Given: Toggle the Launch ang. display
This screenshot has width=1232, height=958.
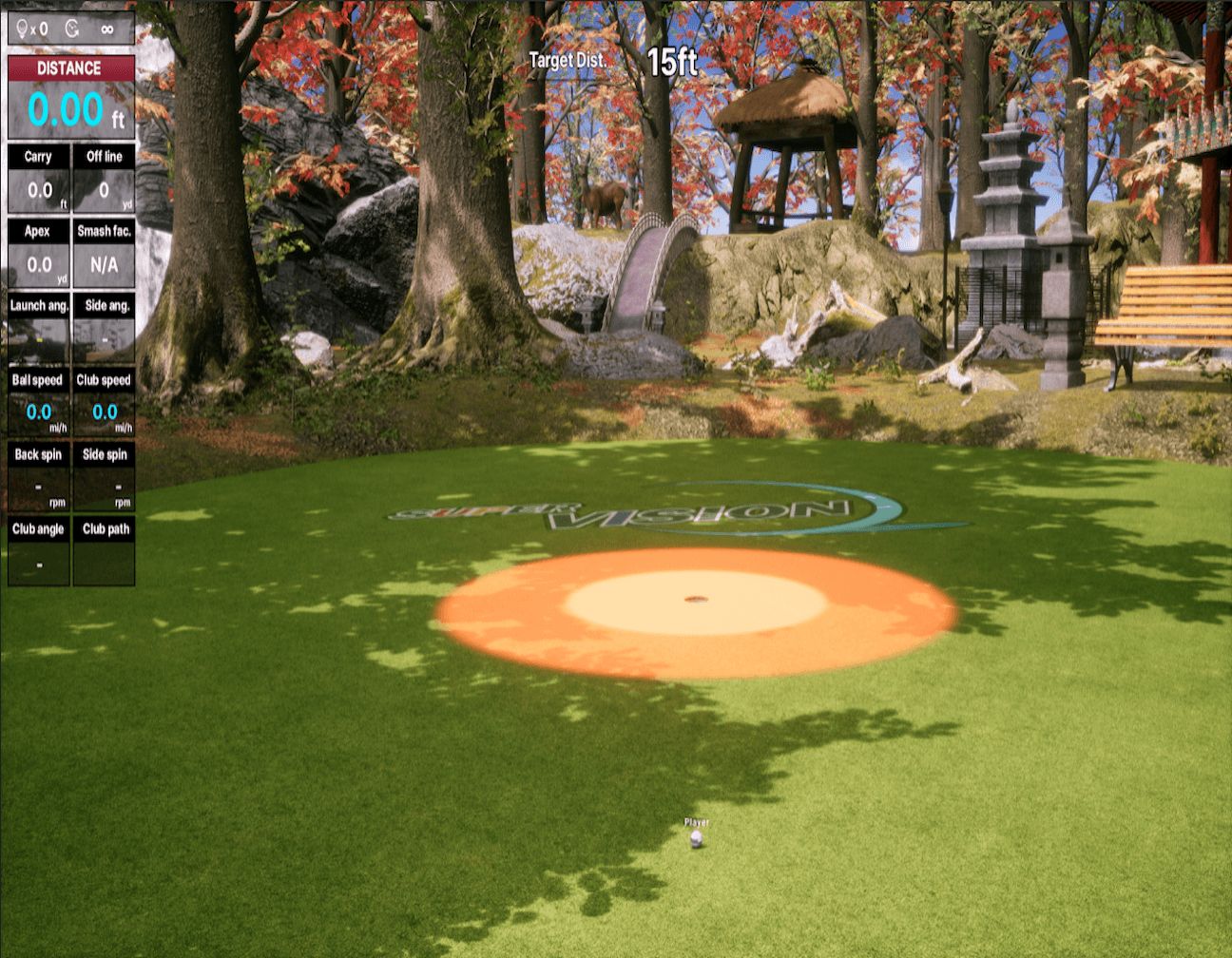Looking at the screenshot, I should point(38,326).
